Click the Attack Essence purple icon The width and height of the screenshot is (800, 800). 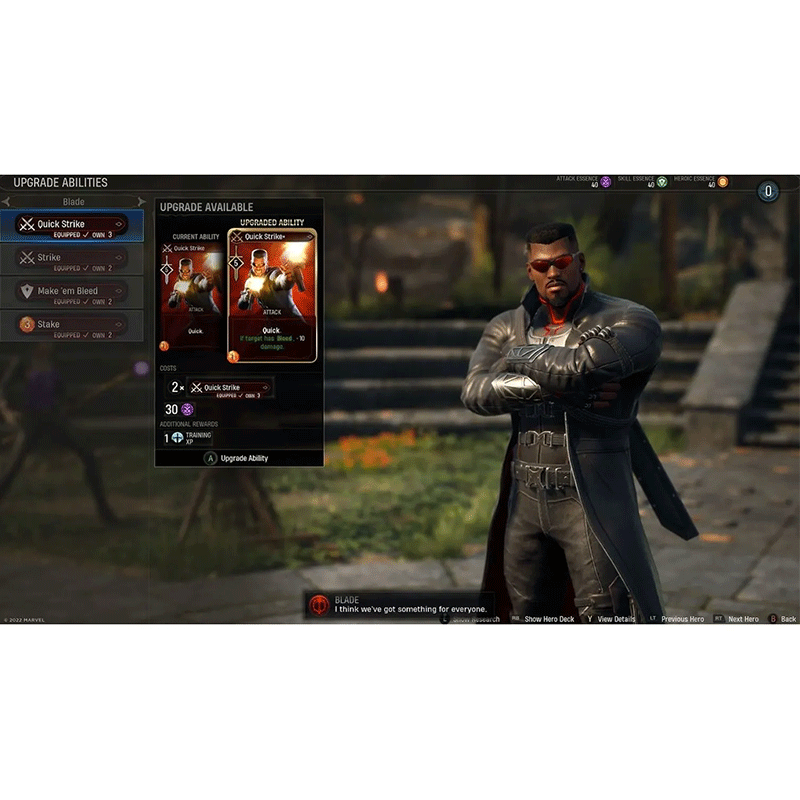click(606, 182)
